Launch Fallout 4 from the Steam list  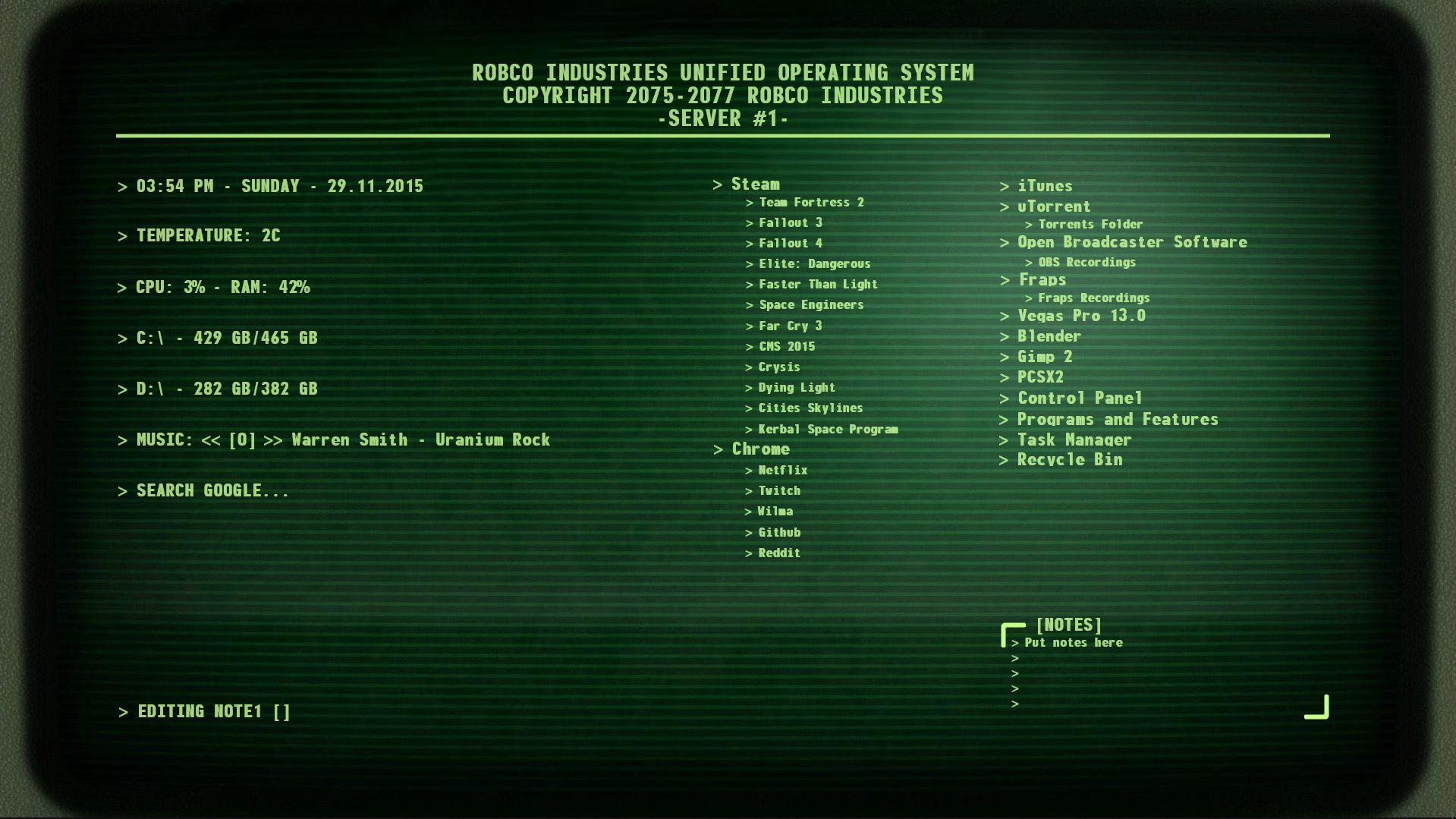pyautogui.click(x=790, y=243)
